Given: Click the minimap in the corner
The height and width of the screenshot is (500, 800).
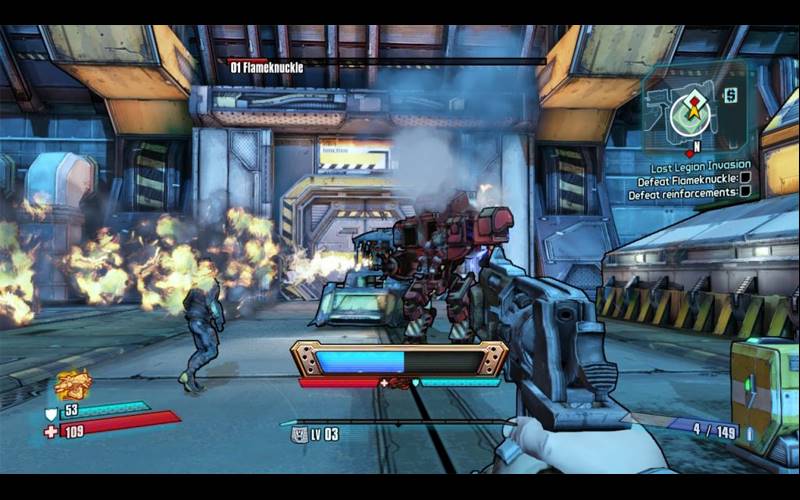Looking at the screenshot, I should click(x=688, y=111).
